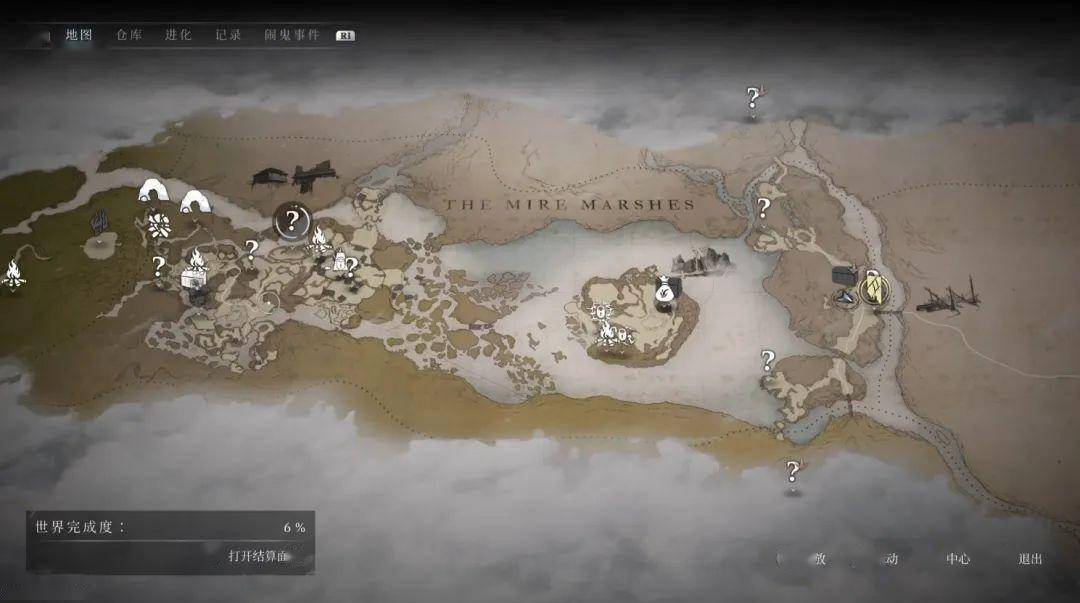Select the 记录 (records) tab
This screenshot has width=1080, height=603.
[x=228, y=35]
